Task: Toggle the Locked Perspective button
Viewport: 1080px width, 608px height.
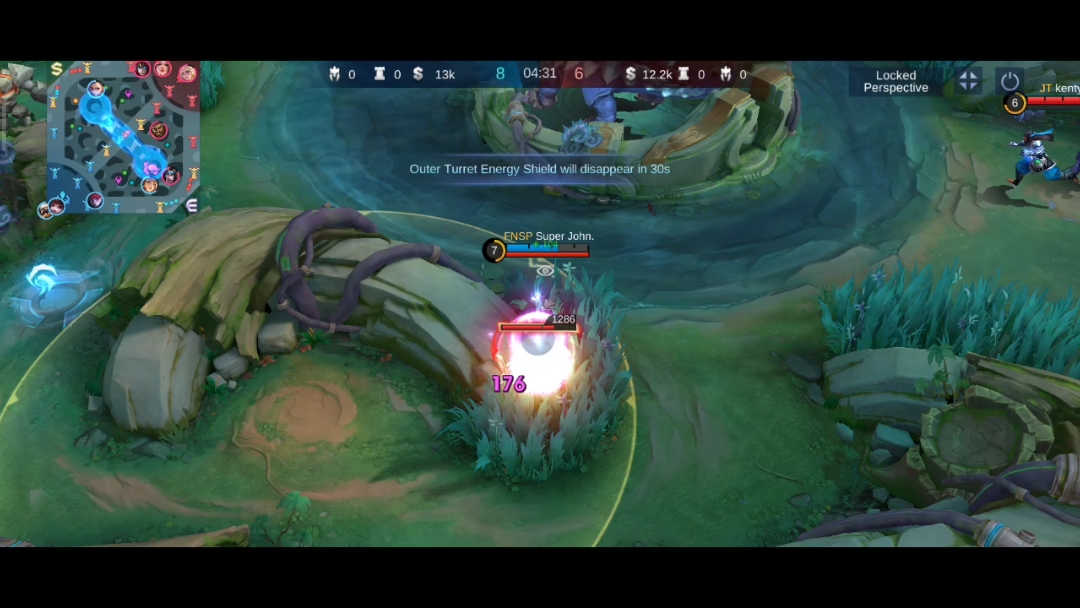Action: tap(896, 82)
